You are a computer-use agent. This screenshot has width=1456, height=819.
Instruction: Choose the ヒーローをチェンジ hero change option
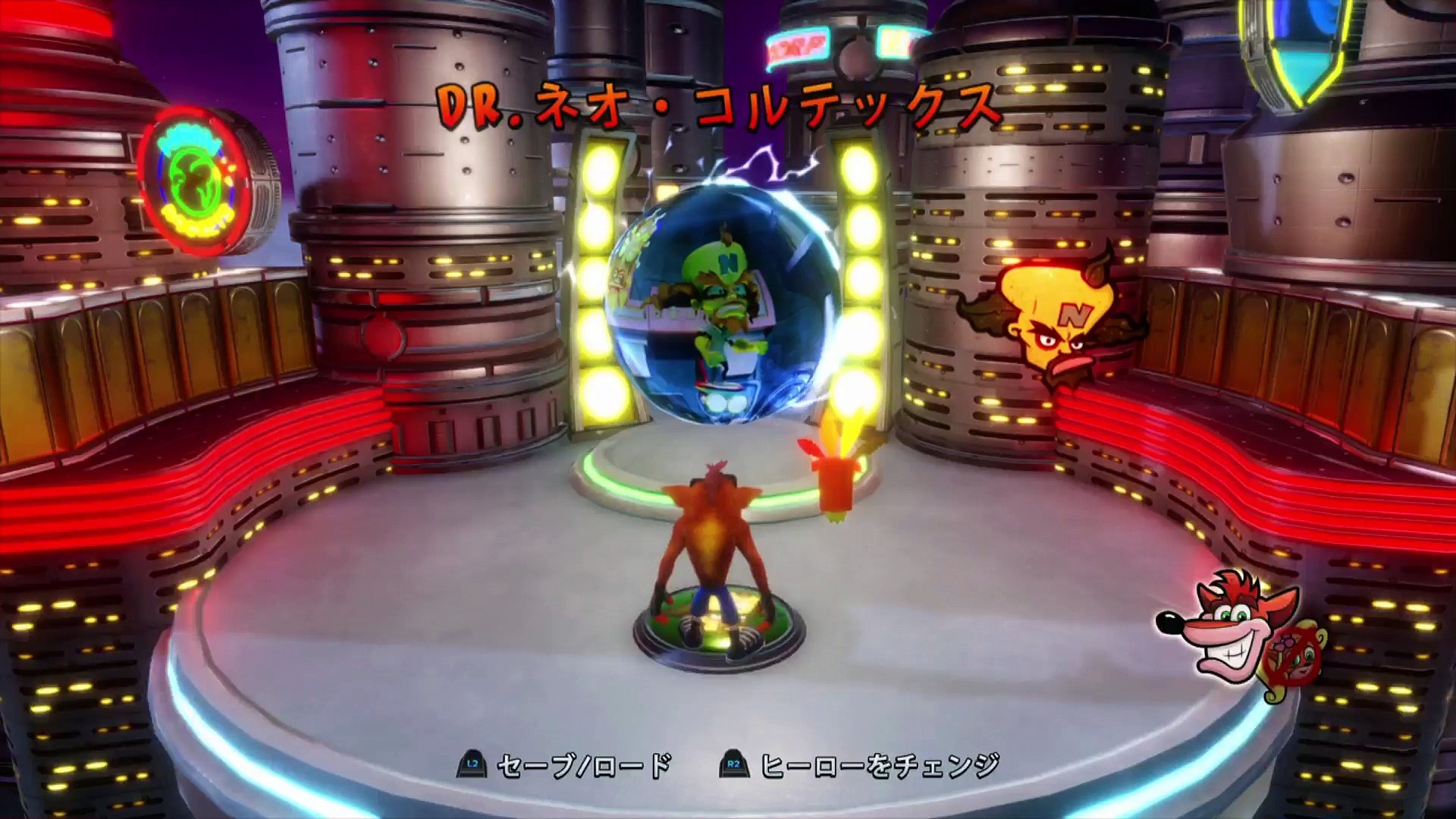coord(861,766)
